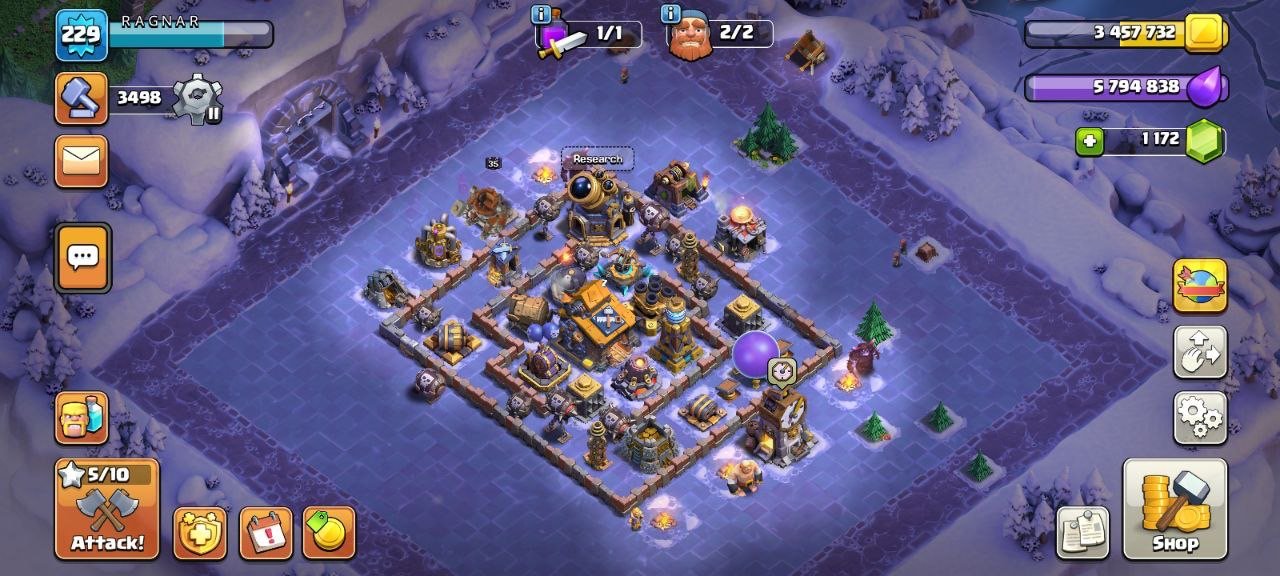
Task: Open the events calendar
Action: click(x=266, y=533)
